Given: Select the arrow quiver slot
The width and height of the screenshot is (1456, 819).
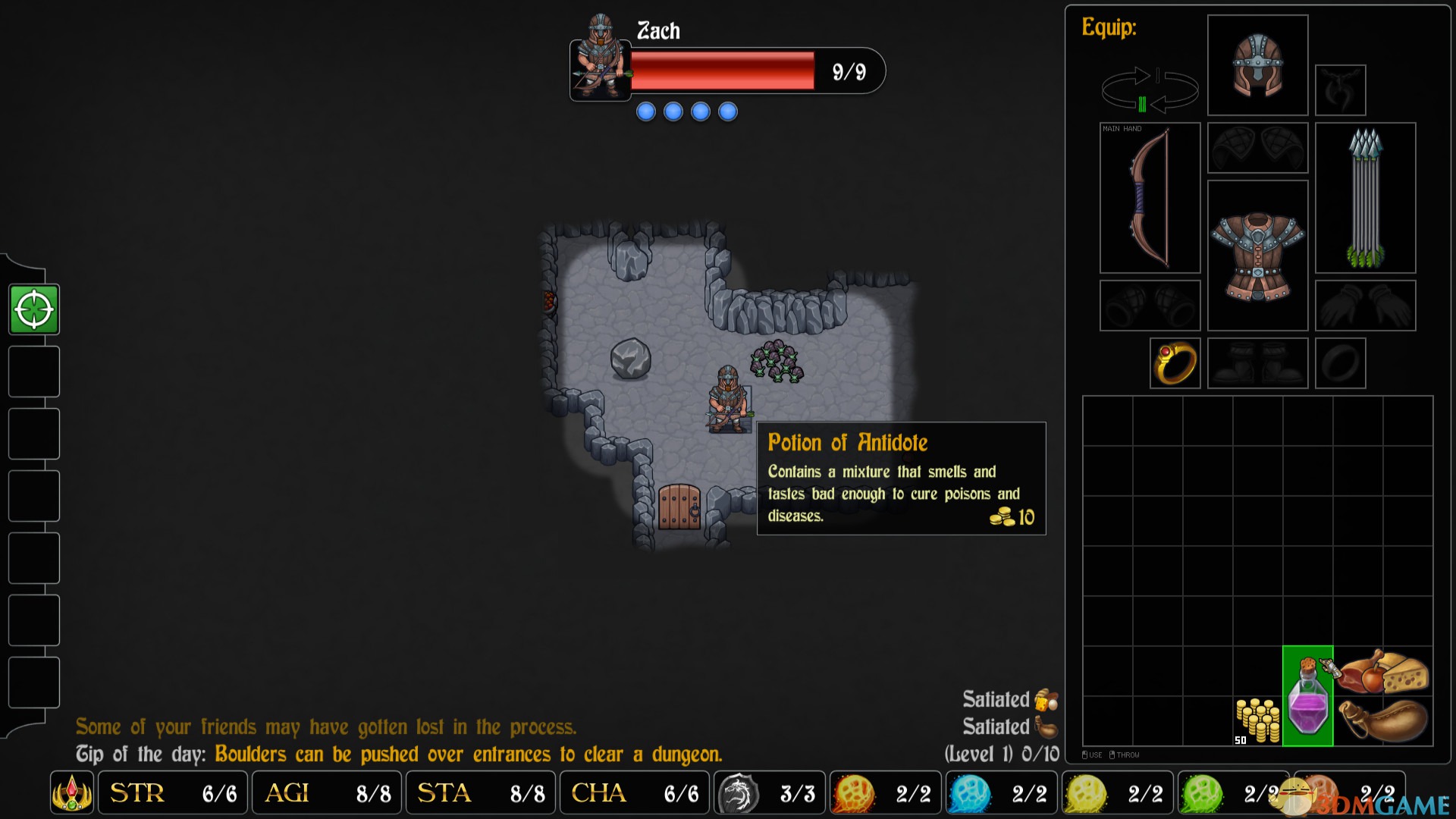Looking at the screenshot, I should pos(1365,198).
